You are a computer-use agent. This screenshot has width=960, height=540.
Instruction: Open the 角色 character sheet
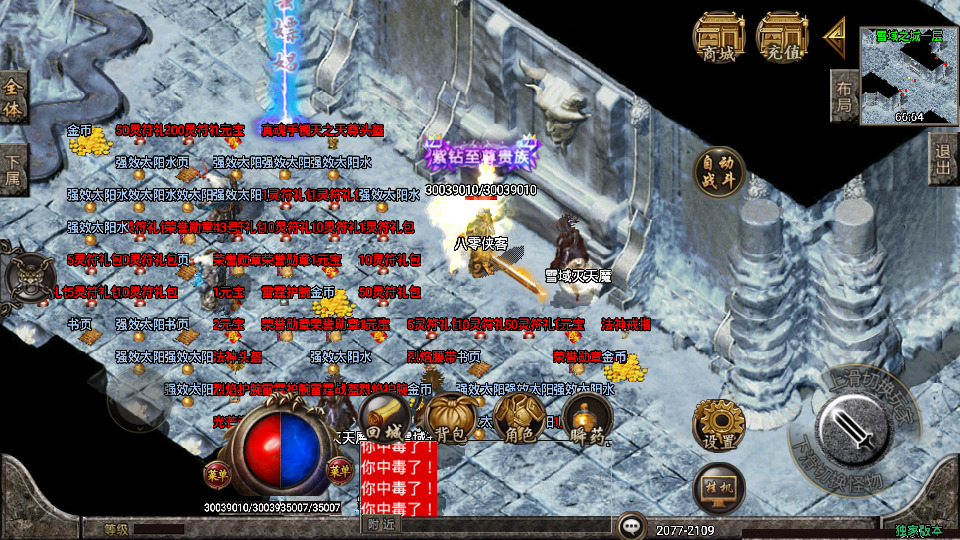[518, 418]
